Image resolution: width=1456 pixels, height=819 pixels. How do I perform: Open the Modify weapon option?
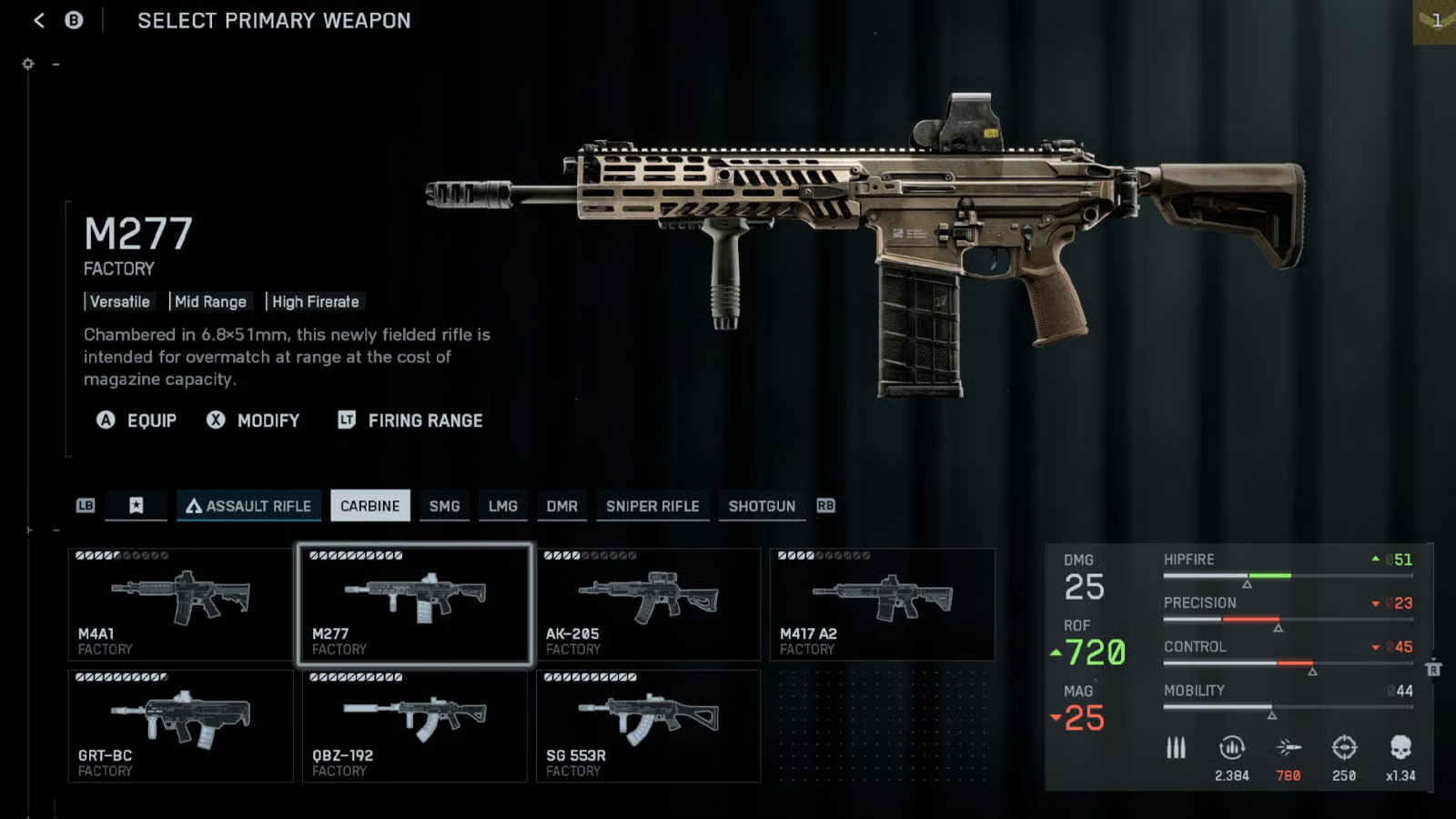[254, 420]
